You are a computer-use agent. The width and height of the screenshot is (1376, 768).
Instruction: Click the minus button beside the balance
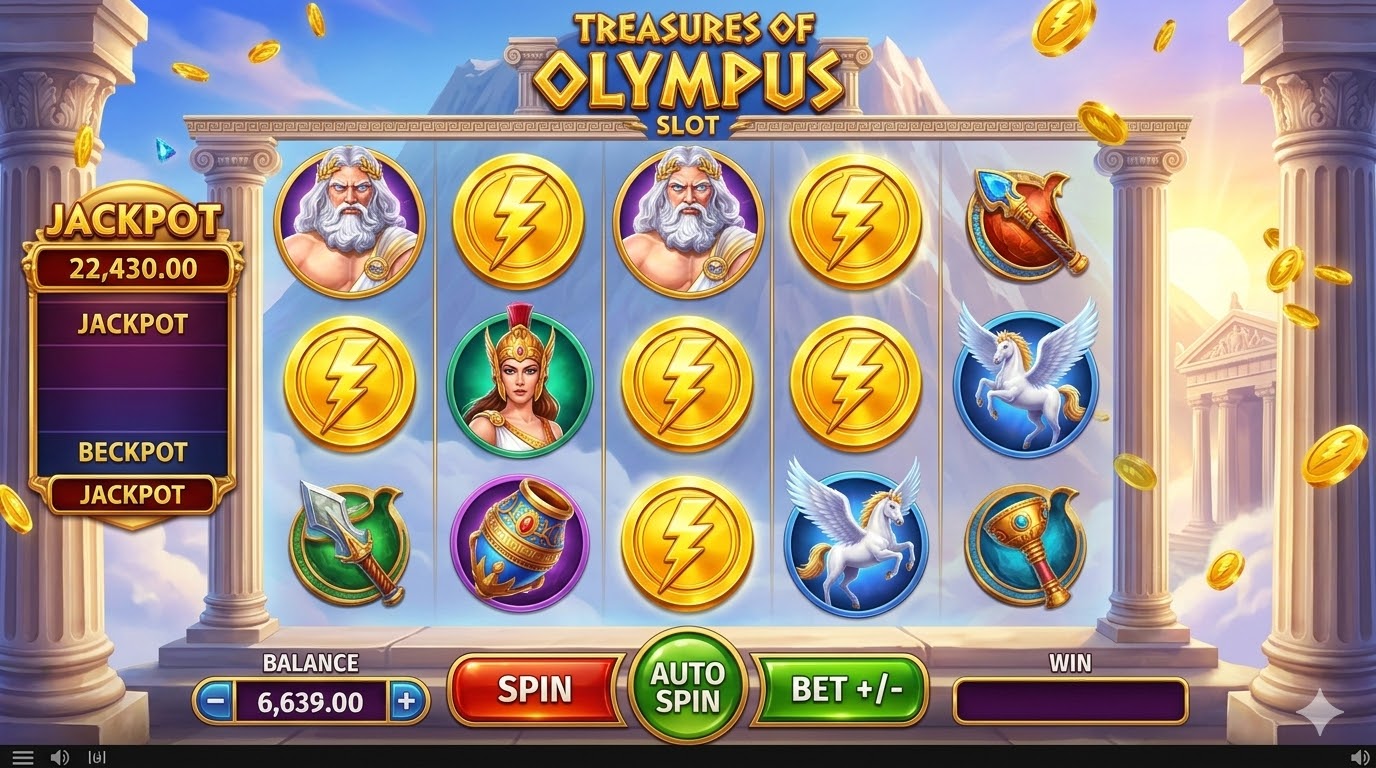[x=214, y=701]
